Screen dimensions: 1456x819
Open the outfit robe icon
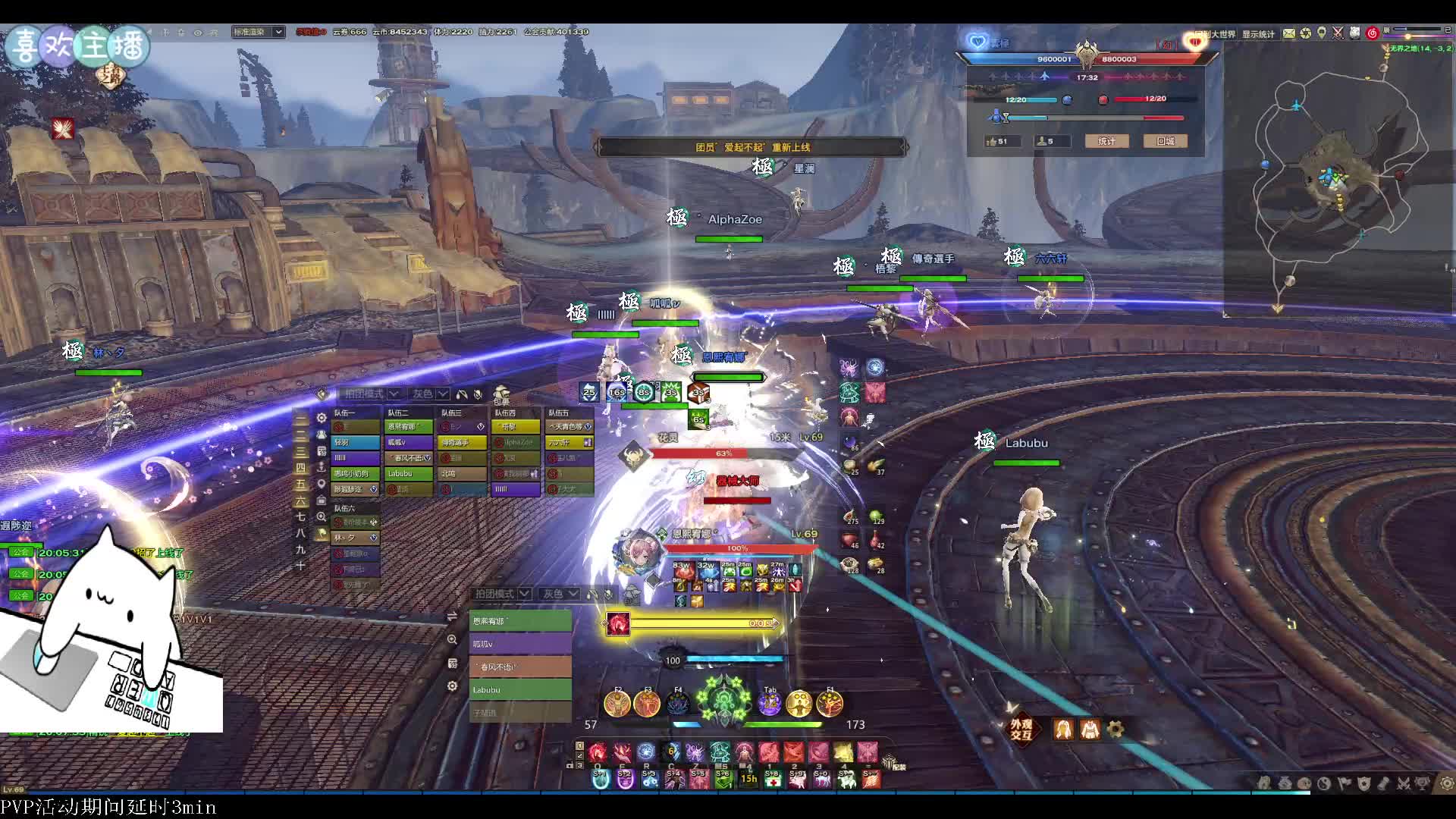tap(1090, 729)
